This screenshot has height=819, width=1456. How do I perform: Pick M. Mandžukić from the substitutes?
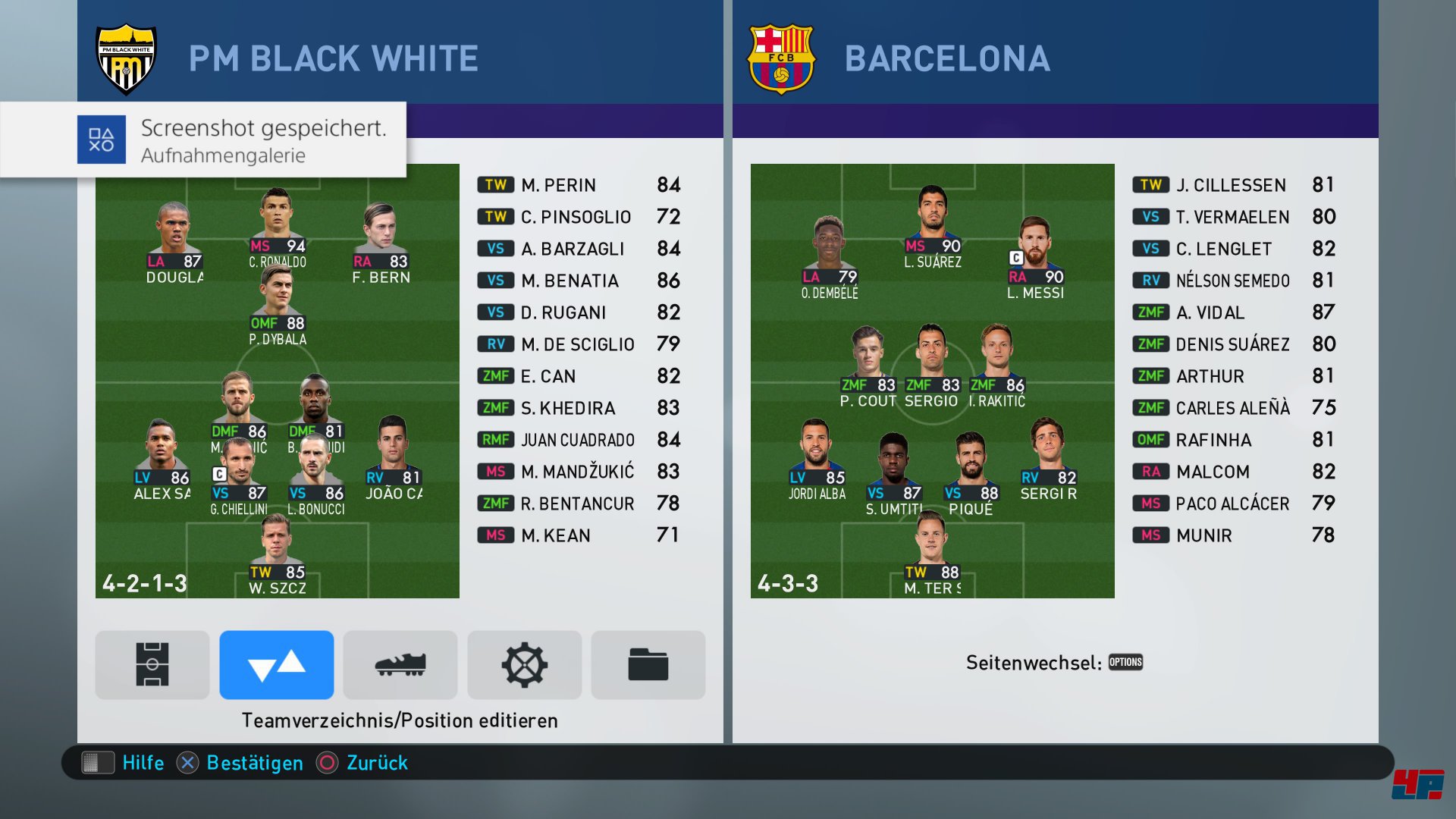tap(579, 472)
